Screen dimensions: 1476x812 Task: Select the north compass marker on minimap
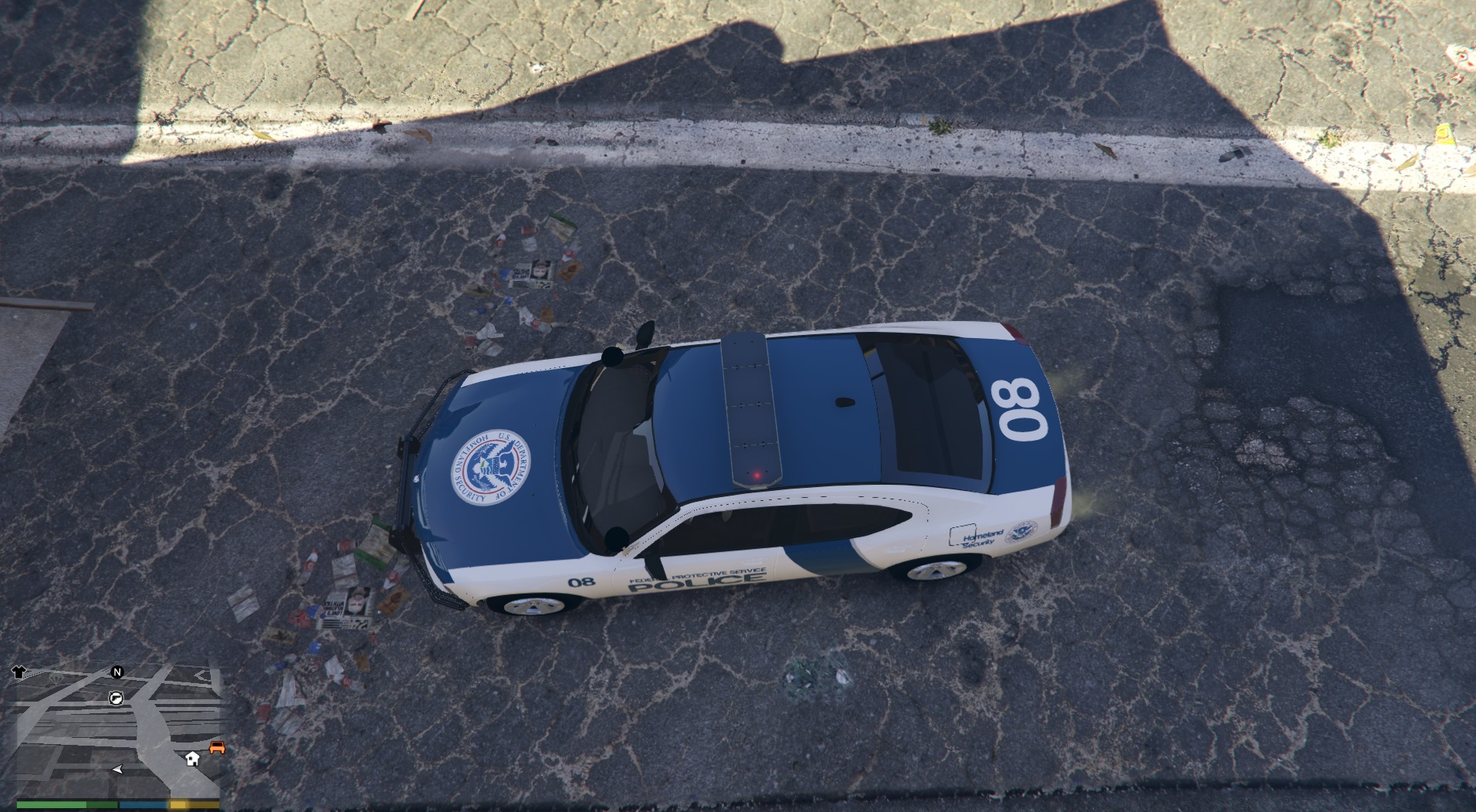pos(117,672)
